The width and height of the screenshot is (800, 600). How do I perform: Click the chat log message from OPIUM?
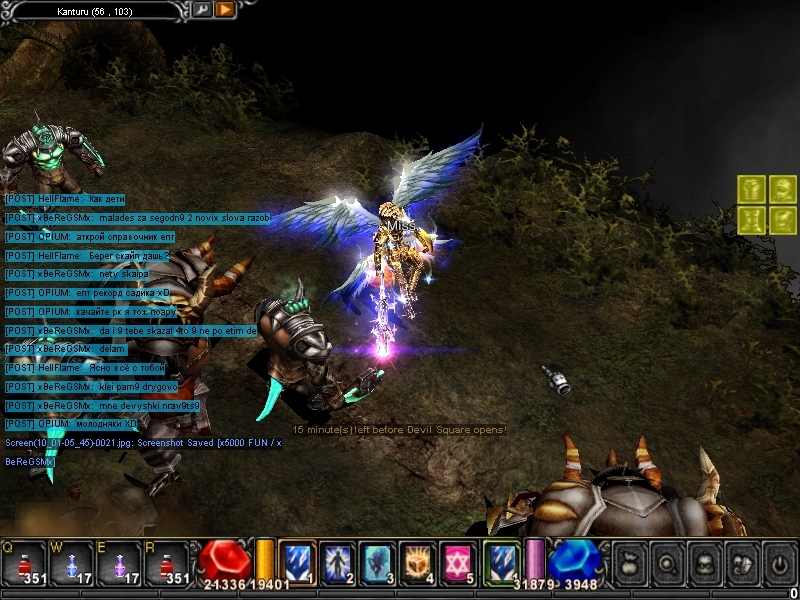point(90,237)
